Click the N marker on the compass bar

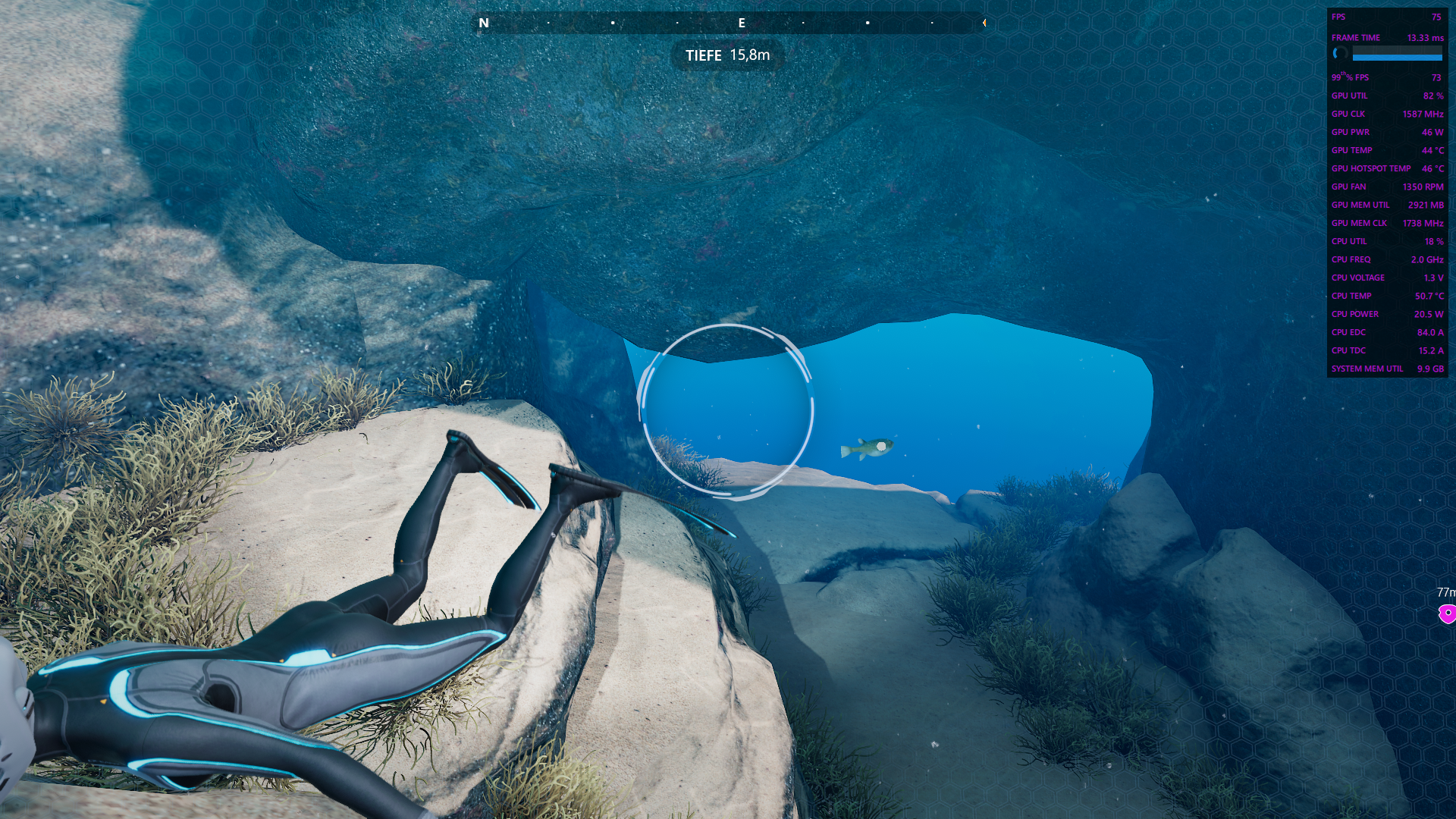[483, 24]
